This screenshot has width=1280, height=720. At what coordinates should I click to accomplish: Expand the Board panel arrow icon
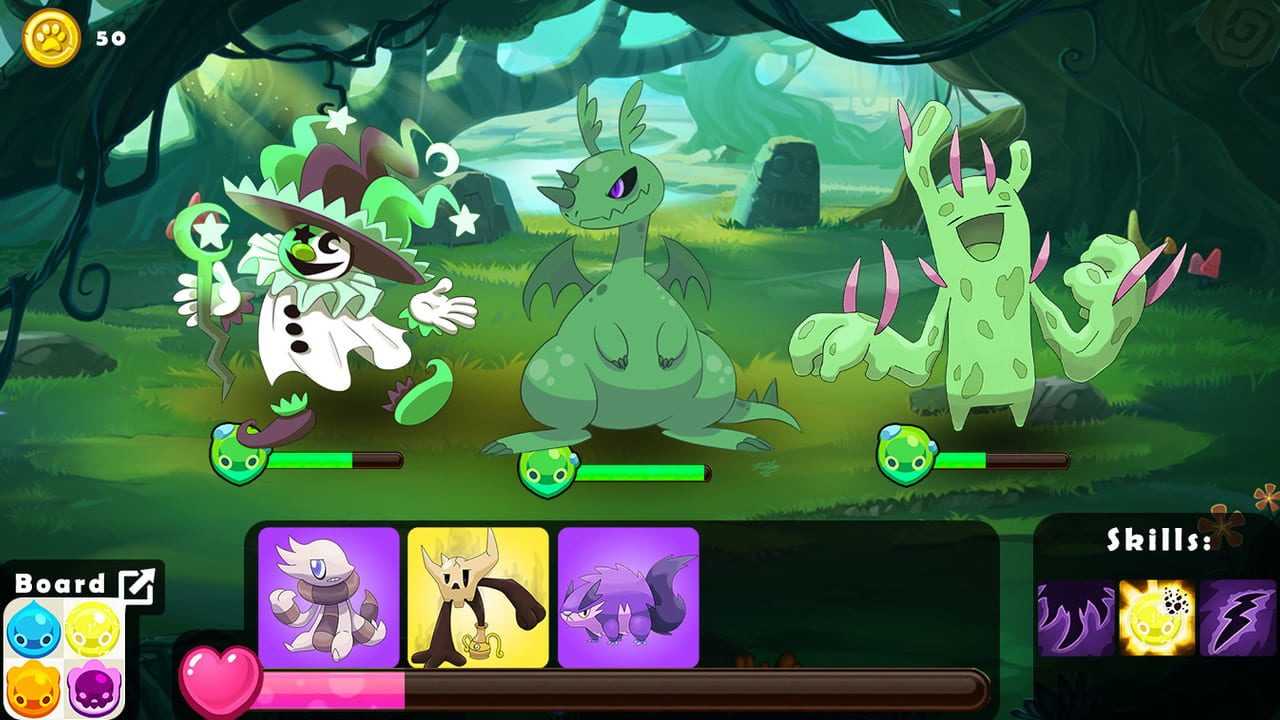point(137,587)
